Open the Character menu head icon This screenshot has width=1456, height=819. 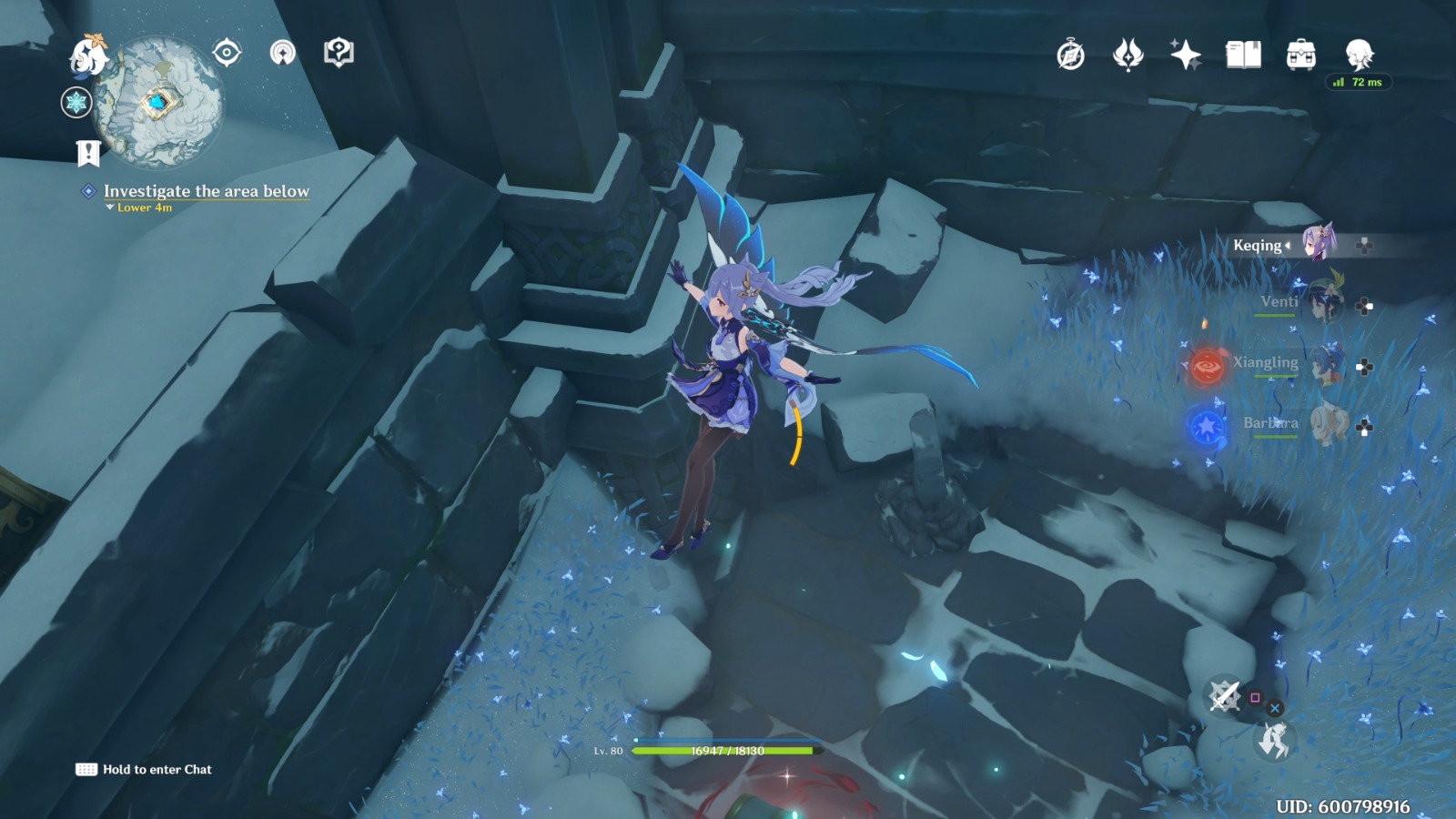click(x=1358, y=55)
